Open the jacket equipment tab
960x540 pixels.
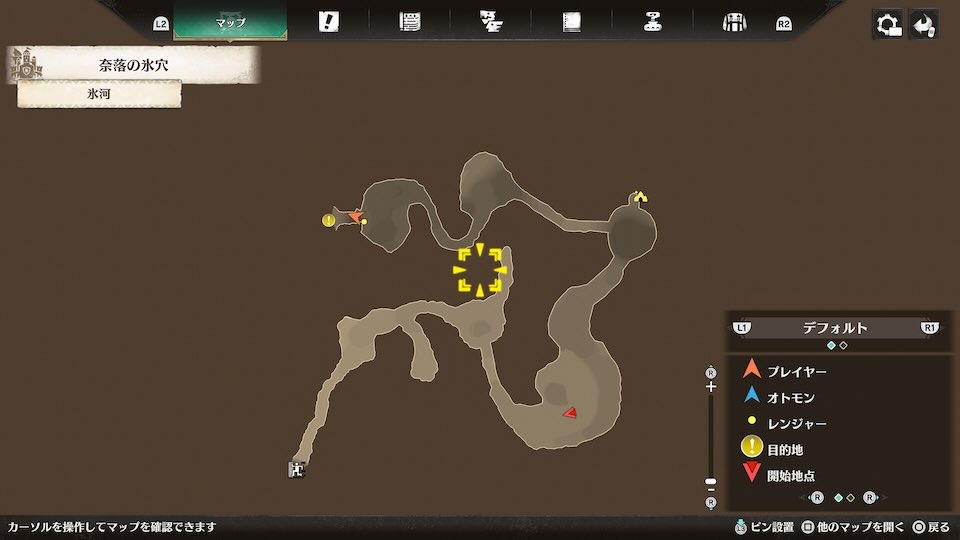pos(735,22)
